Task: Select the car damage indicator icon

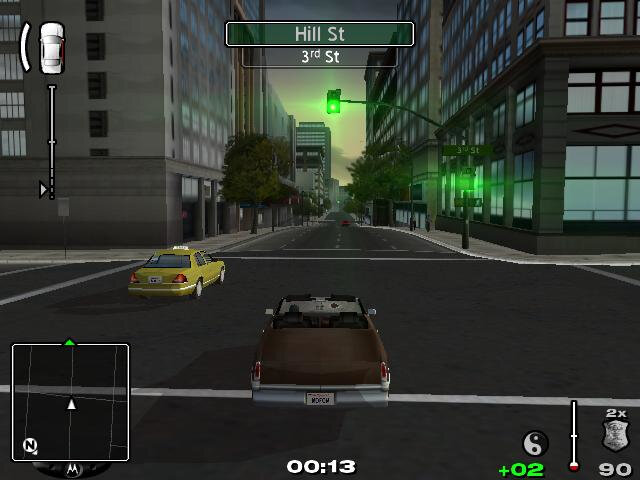Action: tap(51, 47)
